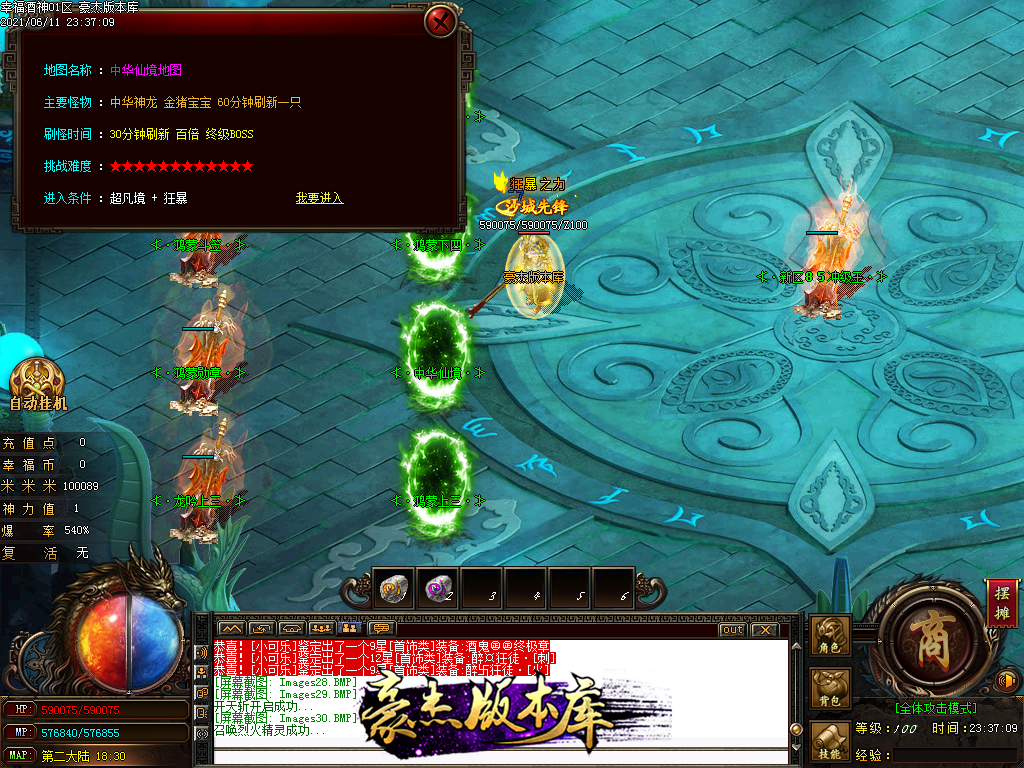Close the chat panel with its X button
Screen dimensions: 1024x768
pos(764,629)
